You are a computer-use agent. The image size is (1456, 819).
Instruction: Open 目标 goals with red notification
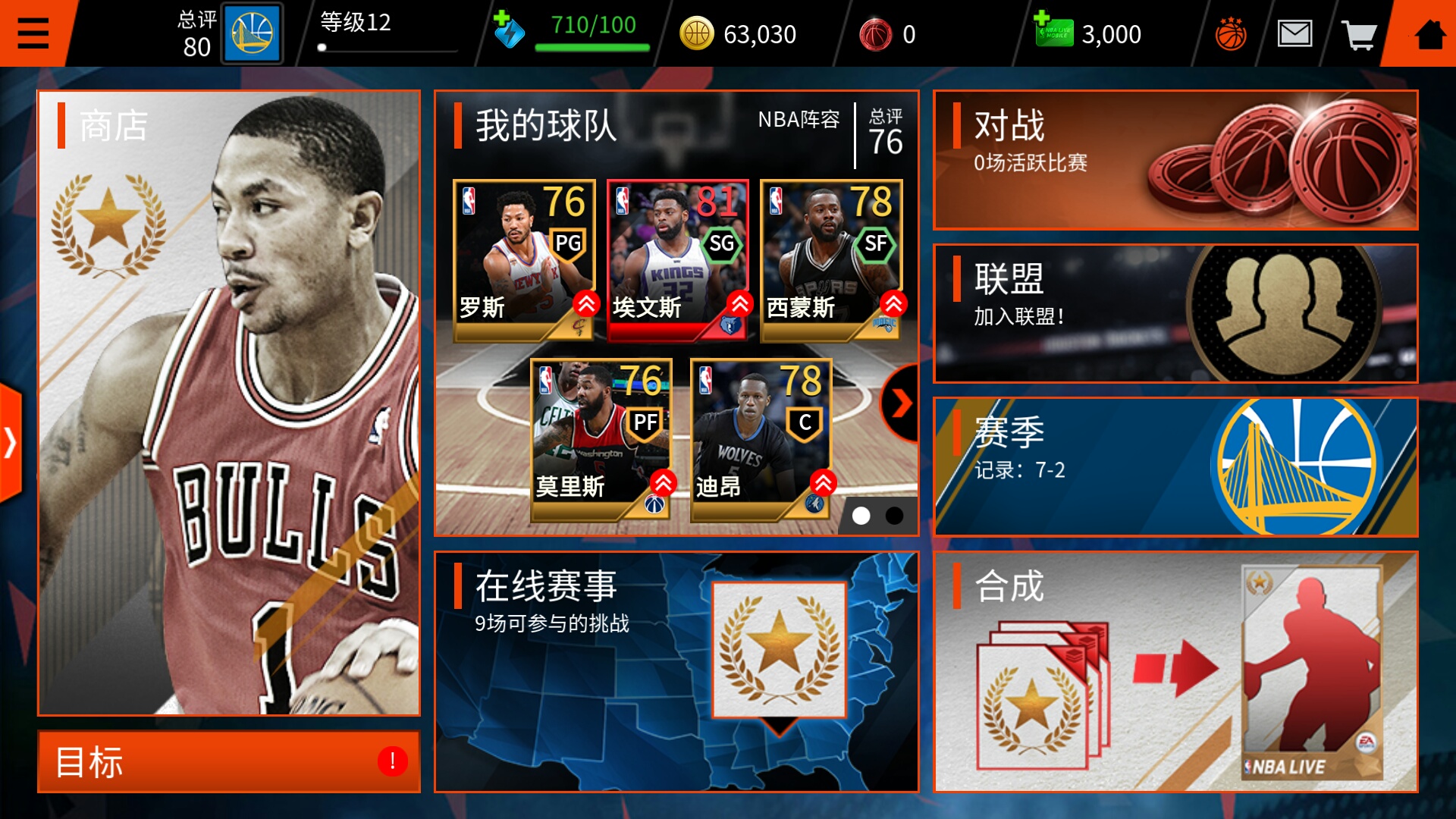[227, 762]
